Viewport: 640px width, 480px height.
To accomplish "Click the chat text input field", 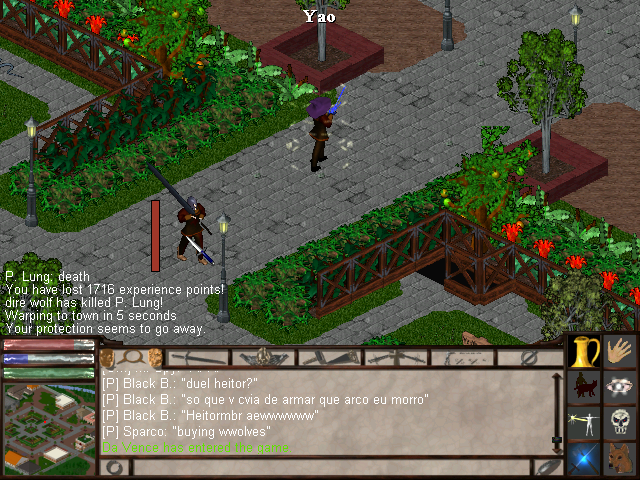I will pos(330,467).
